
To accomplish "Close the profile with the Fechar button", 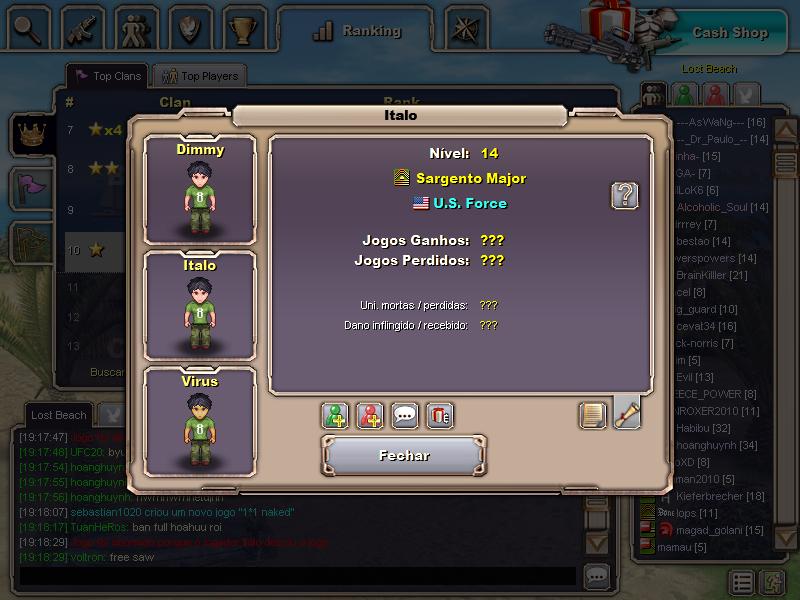I will pyautogui.click(x=404, y=456).
